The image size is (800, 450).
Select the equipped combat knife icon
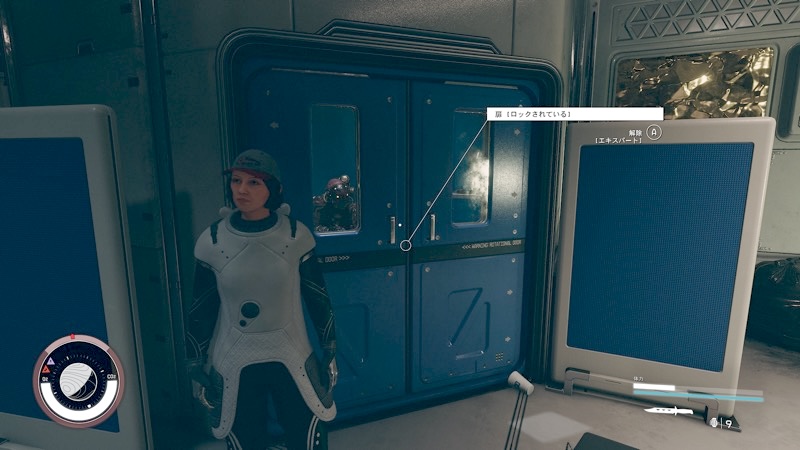tap(664, 411)
